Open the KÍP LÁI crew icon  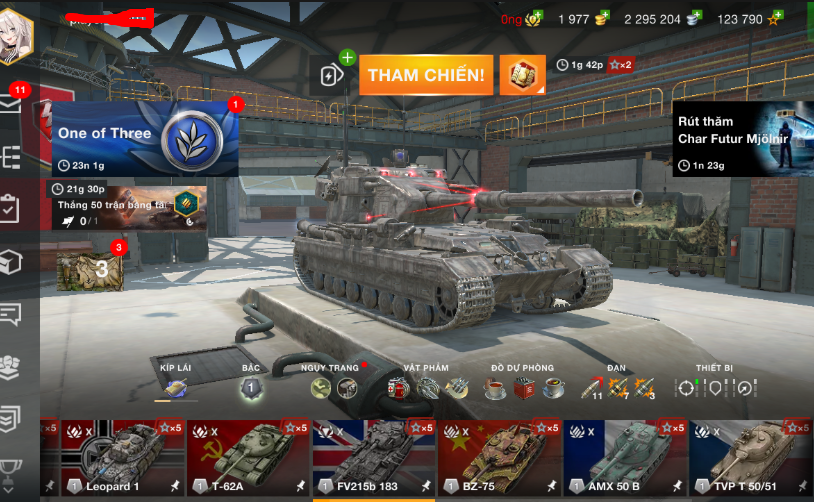tap(175, 388)
